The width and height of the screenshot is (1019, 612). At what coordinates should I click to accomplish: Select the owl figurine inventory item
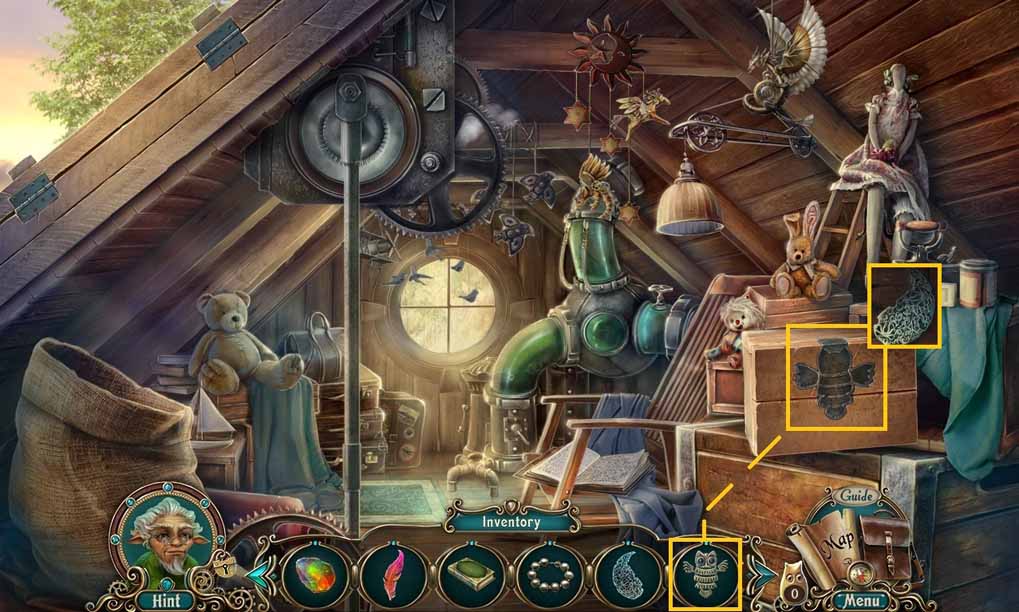(x=706, y=575)
